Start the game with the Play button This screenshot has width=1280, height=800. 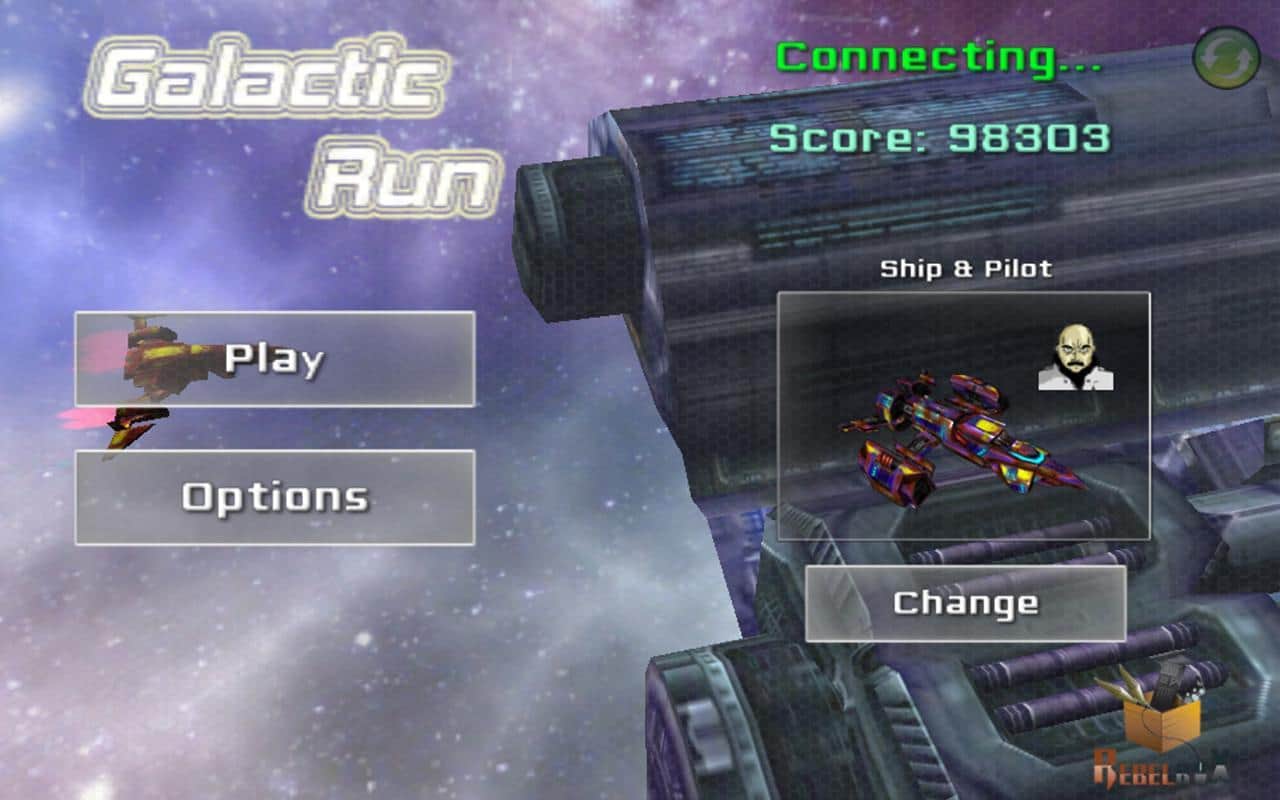[275, 359]
